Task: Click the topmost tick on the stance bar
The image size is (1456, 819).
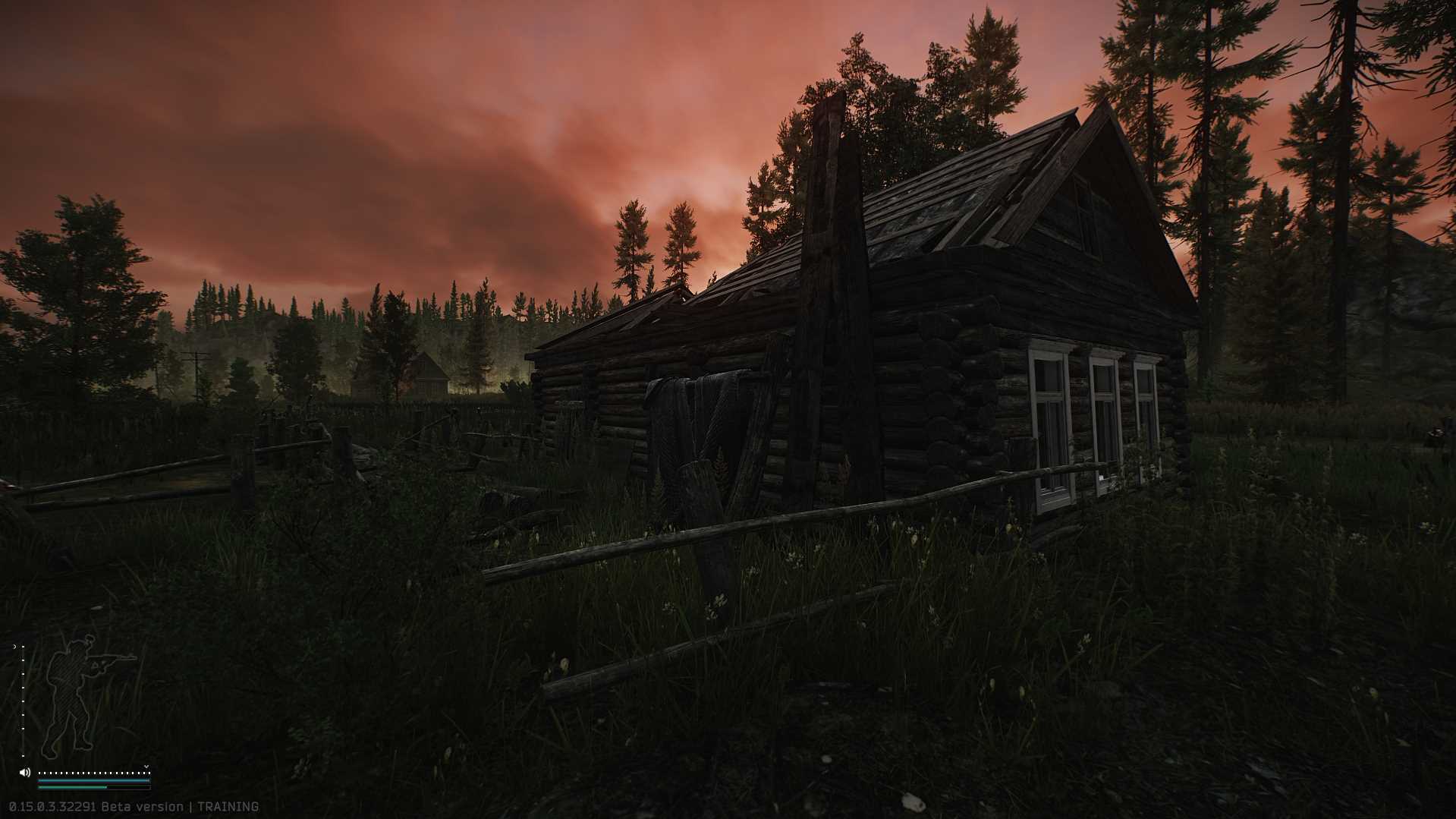Action: [23, 647]
